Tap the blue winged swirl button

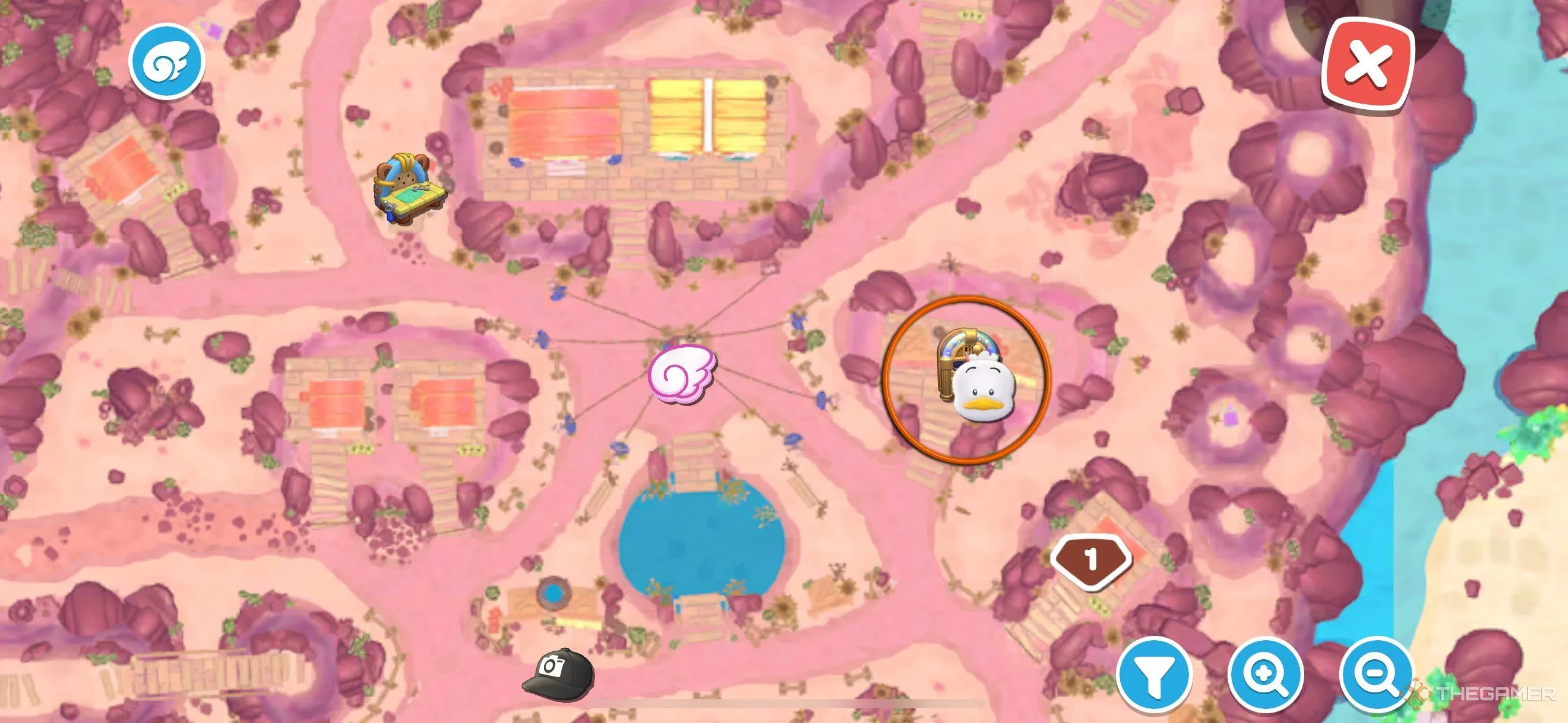[x=166, y=61]
